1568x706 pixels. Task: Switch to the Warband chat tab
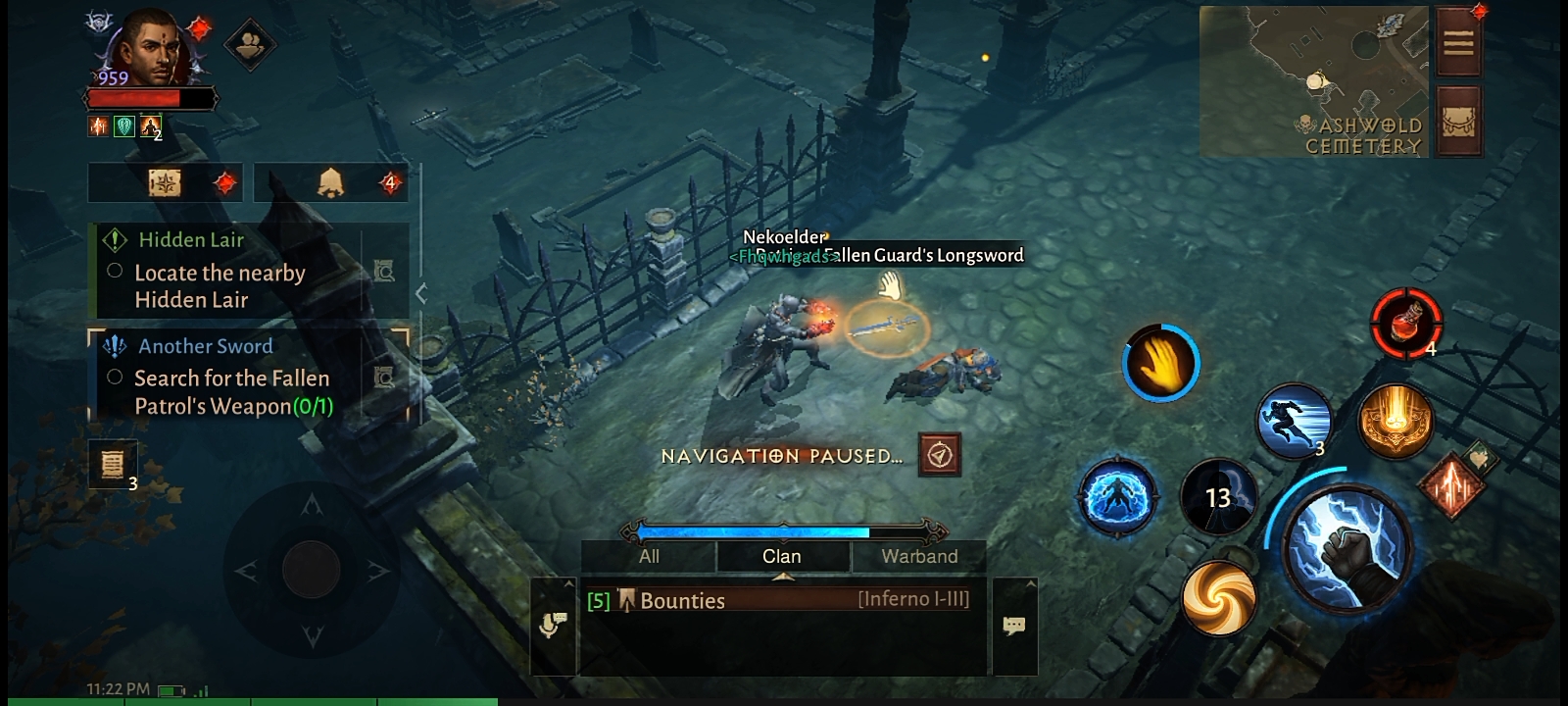pyautogui.click(x=918, y=556)
